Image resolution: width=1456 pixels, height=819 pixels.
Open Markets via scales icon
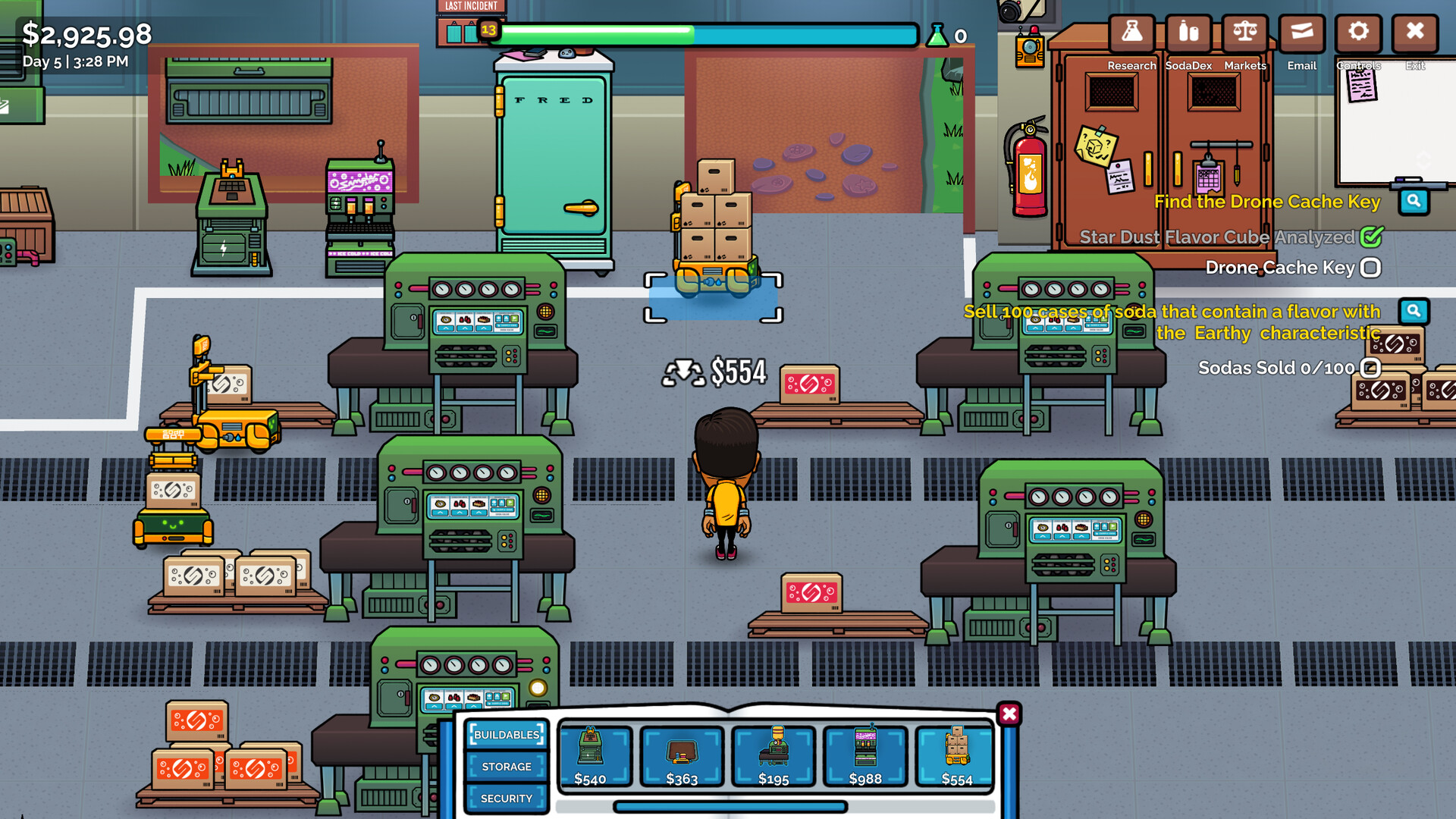point(1244,33)
